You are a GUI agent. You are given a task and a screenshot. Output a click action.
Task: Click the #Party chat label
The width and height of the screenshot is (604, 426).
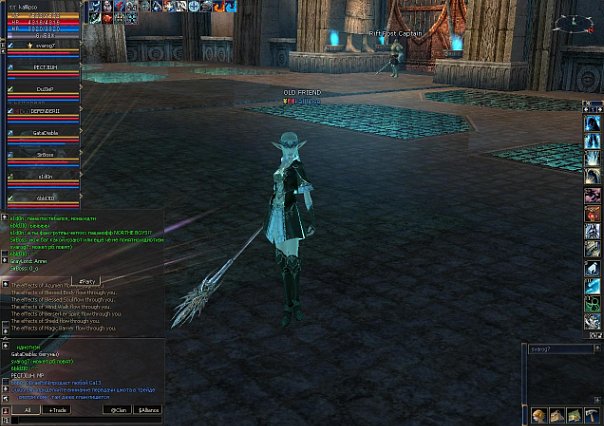(x=86, y=281)
